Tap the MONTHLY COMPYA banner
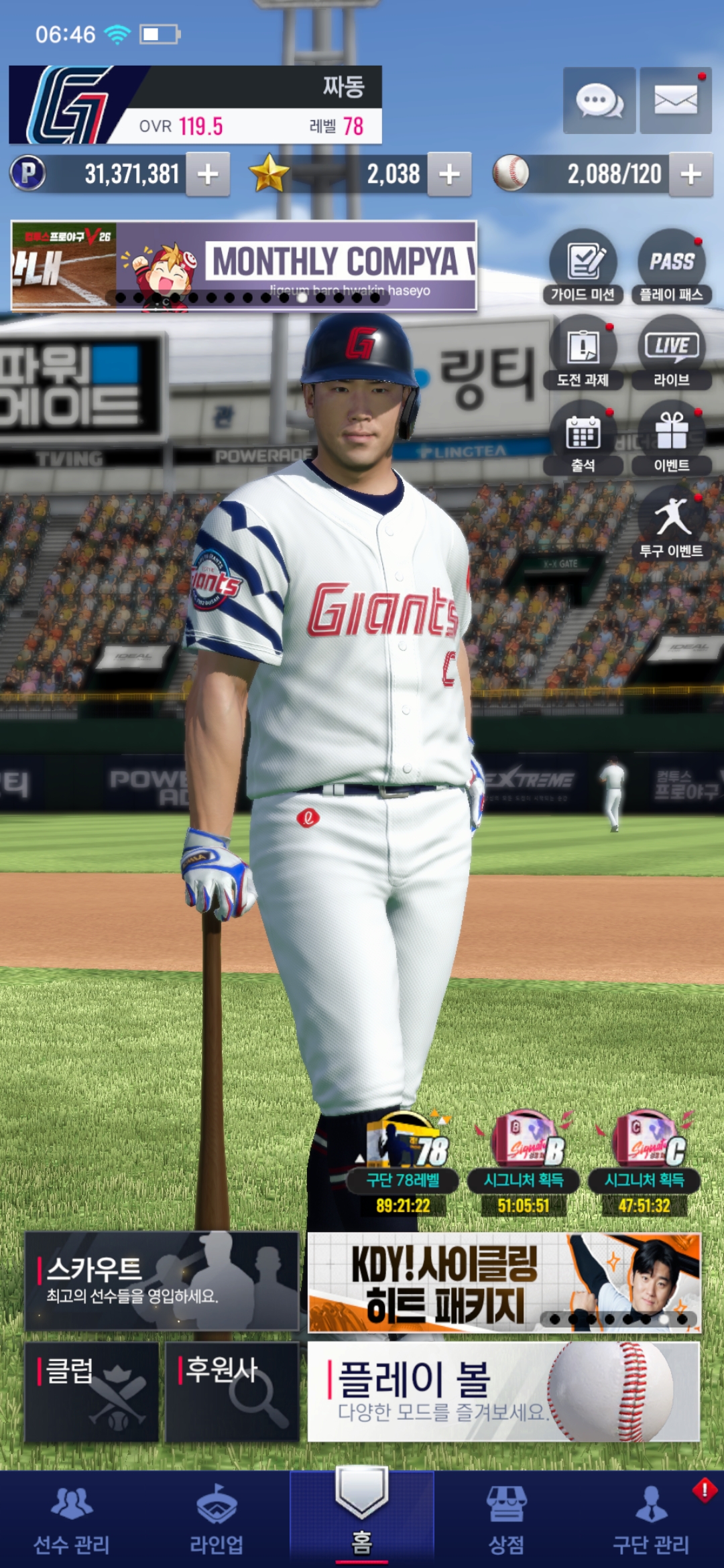 [244, 265]
